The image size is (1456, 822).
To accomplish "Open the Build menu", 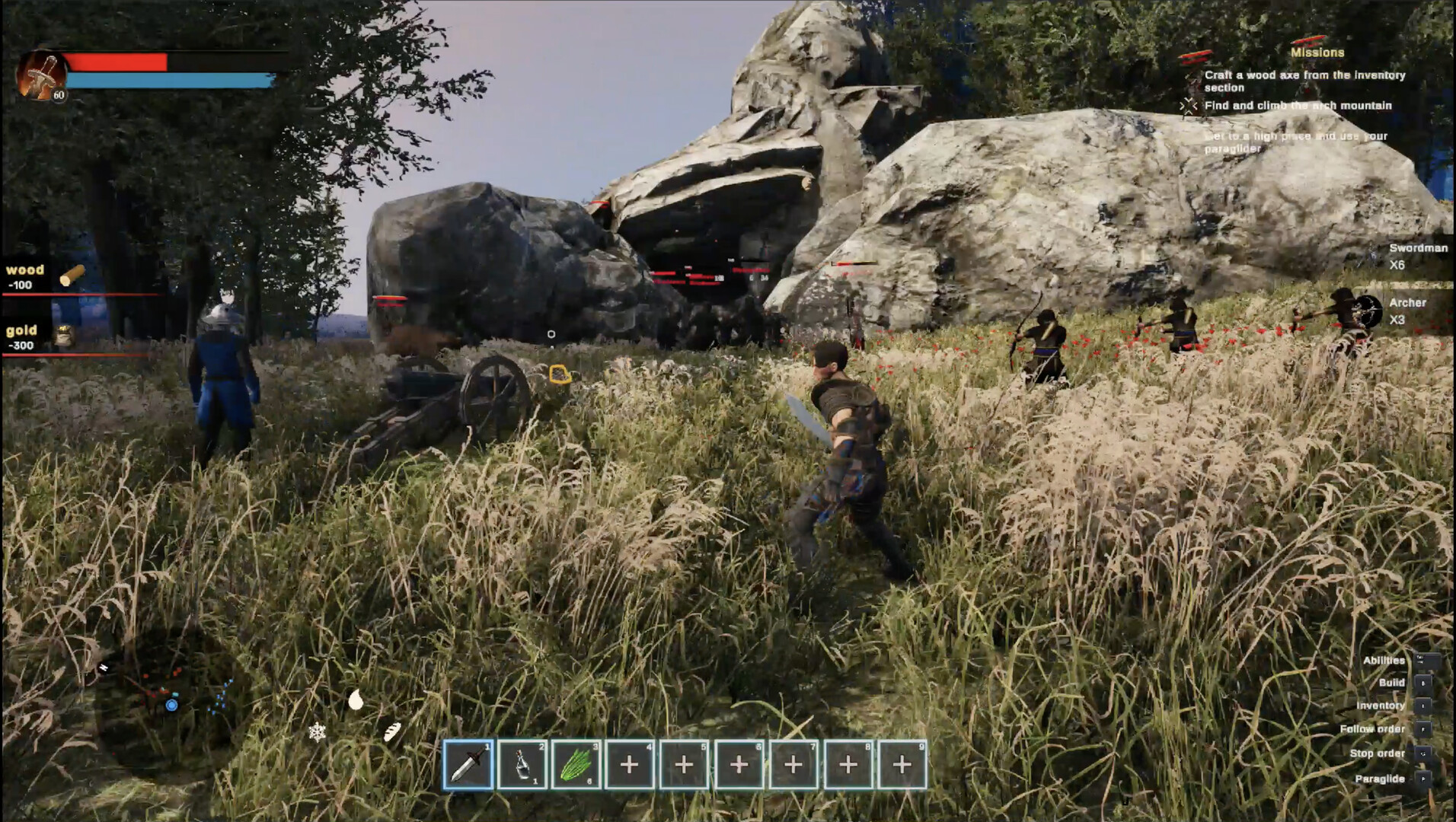I will [1391, 683].
